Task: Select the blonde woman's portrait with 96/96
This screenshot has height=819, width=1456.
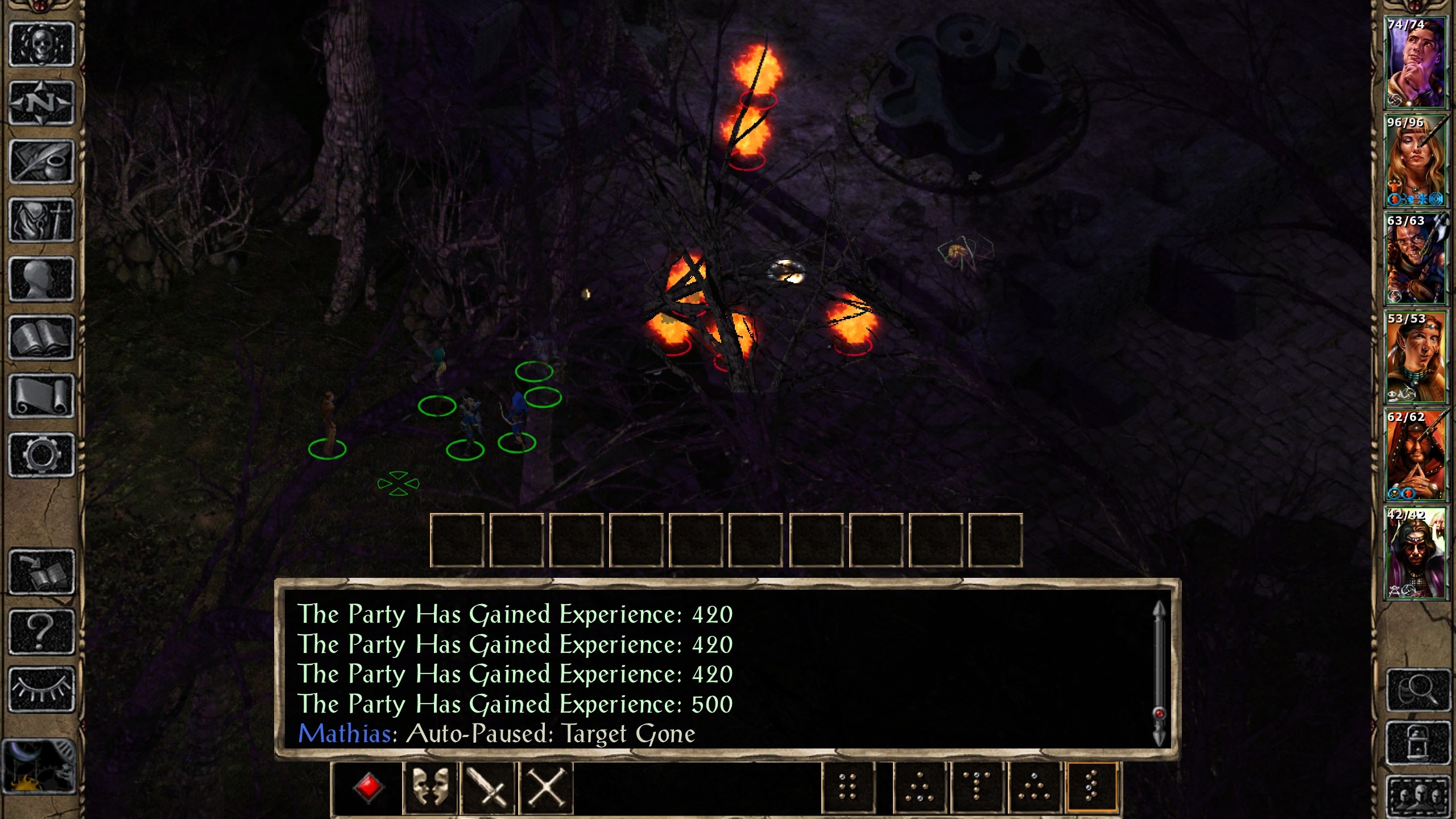Action: tap(1415, 161)
